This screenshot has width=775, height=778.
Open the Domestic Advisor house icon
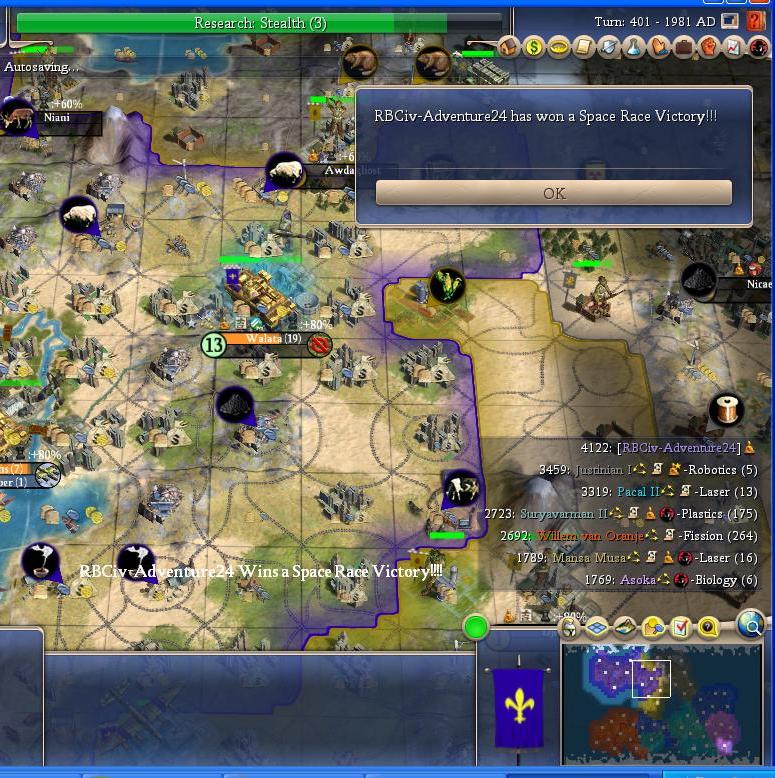point(510,47)
